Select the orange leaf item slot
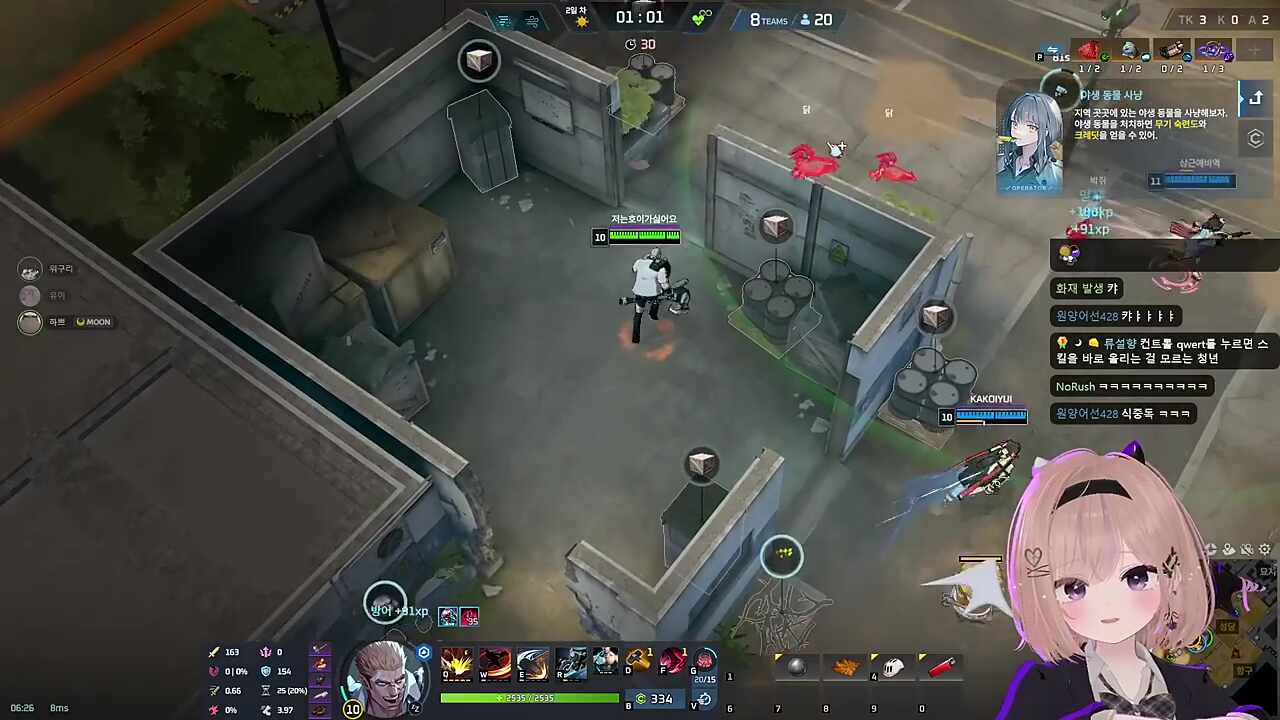Image resolution: width=1280 pixels, height=720 pixels. 845,667
